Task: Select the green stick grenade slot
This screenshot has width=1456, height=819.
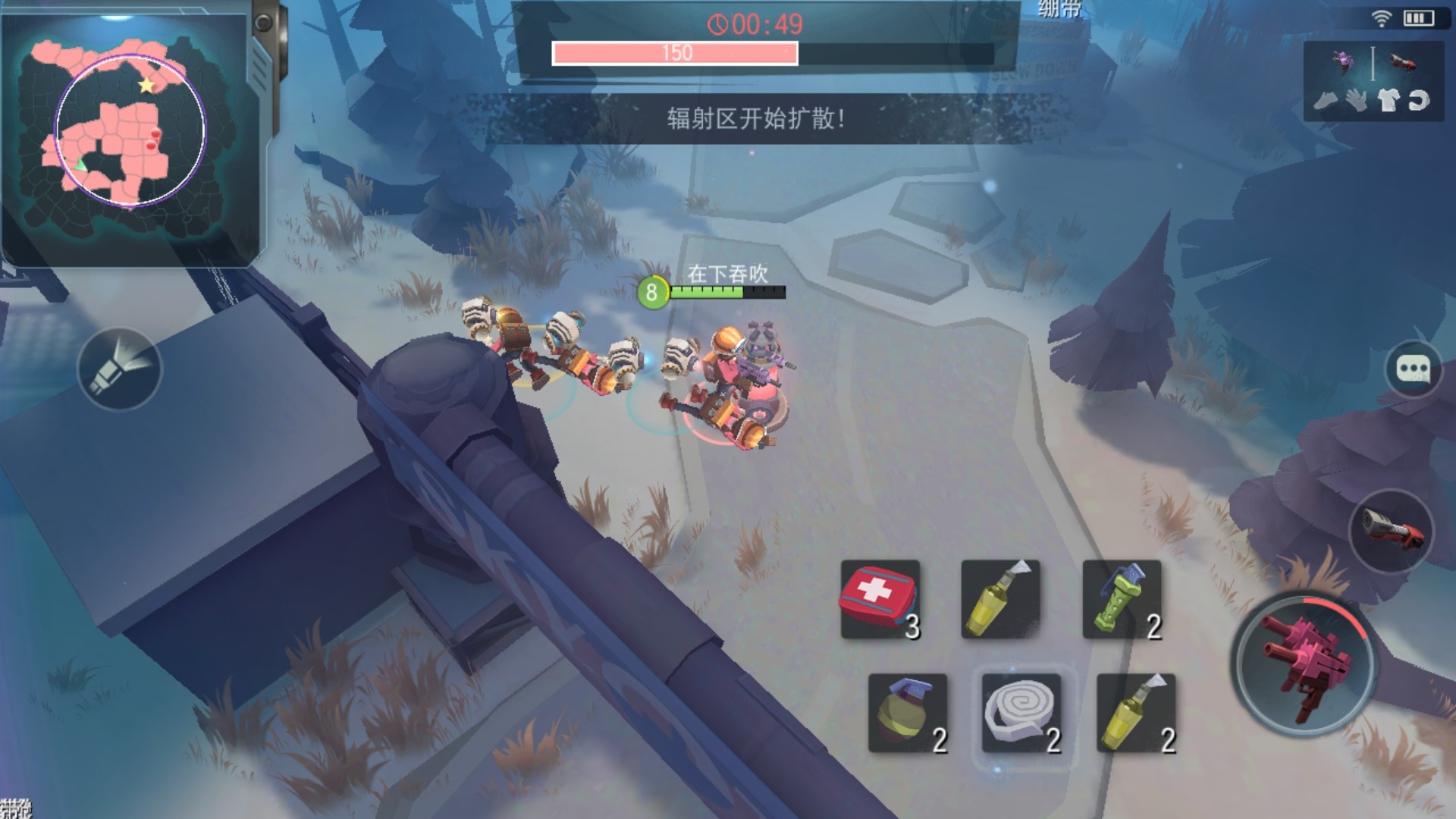Action: click(x=1122, y=600)
